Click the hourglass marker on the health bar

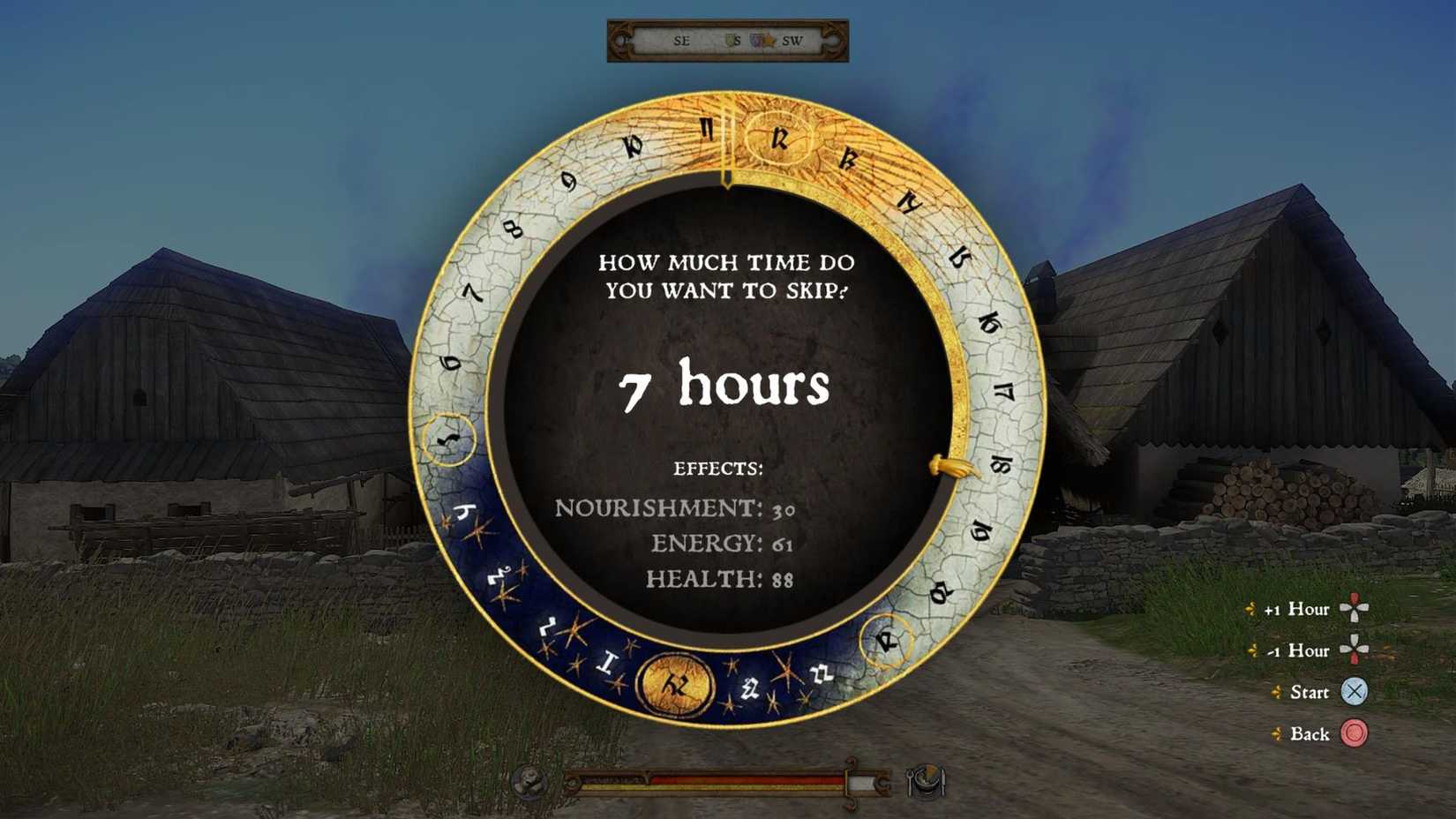tap(647, 775)
